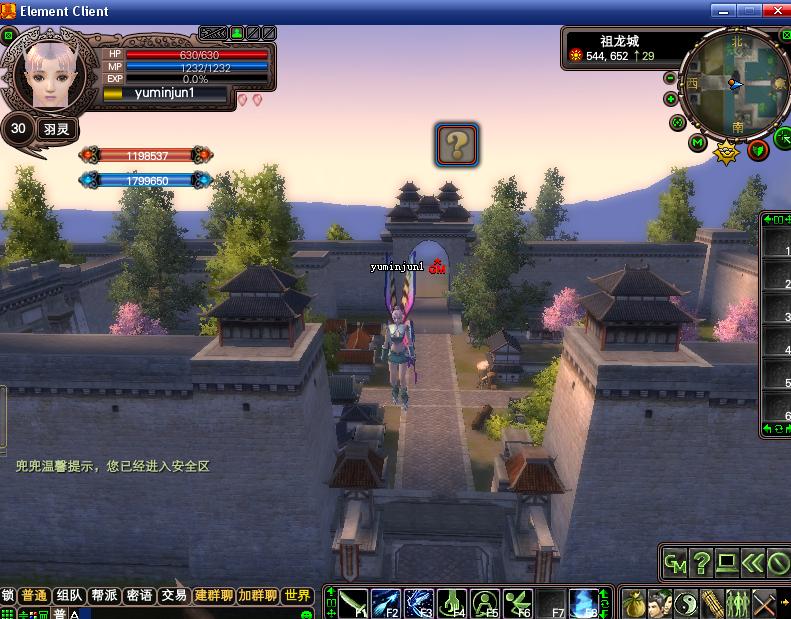
Task: Select the 帮派 guild chat tab
Action: (x=104, y=595)
